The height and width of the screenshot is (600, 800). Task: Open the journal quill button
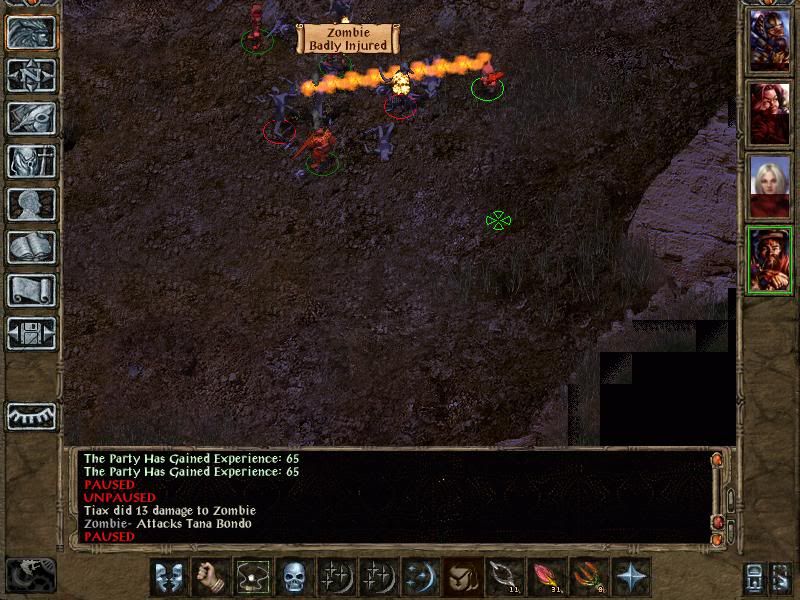tap(31, 118)
